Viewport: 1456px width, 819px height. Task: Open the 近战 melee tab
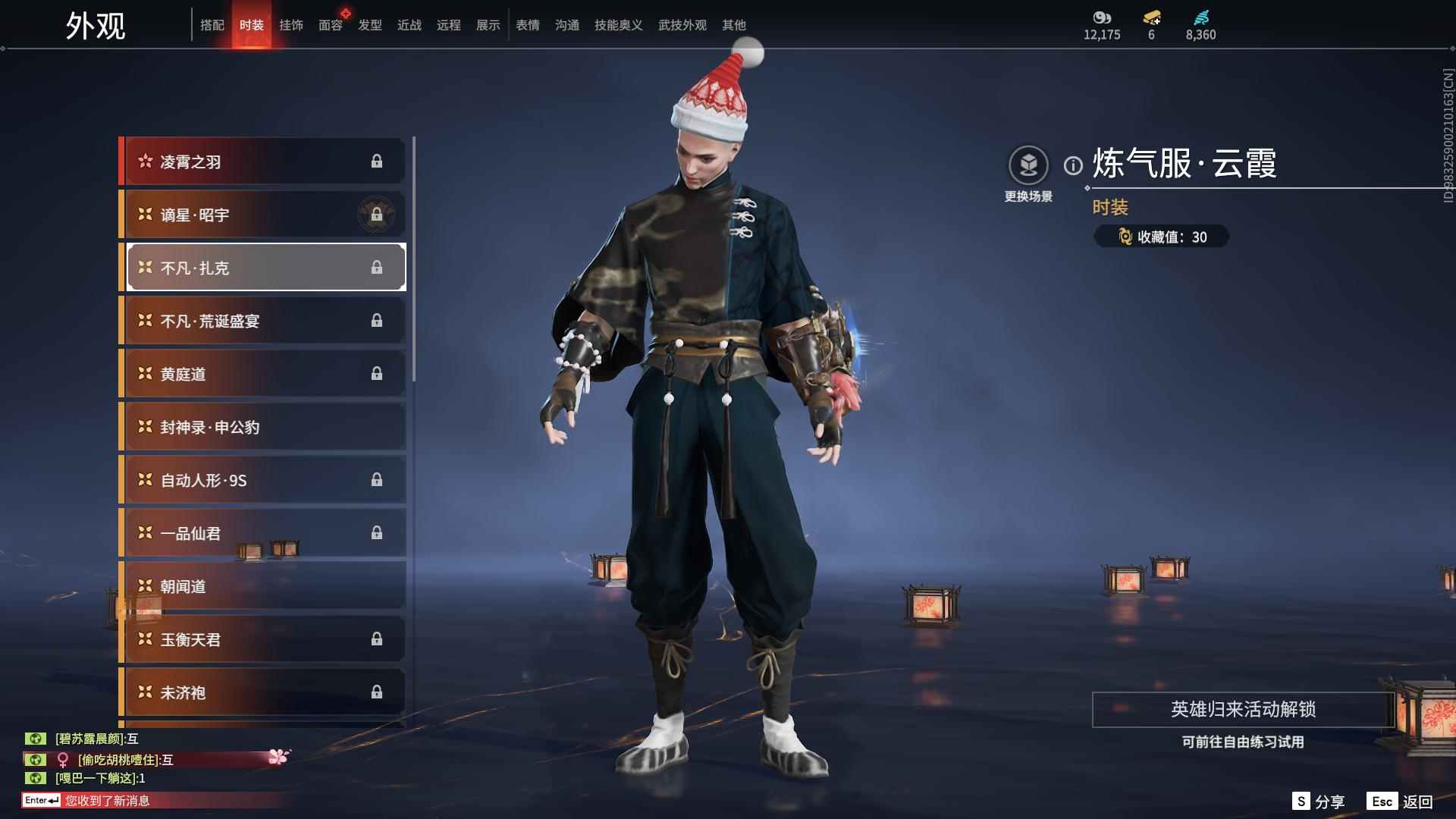click(x=409, y=25)
